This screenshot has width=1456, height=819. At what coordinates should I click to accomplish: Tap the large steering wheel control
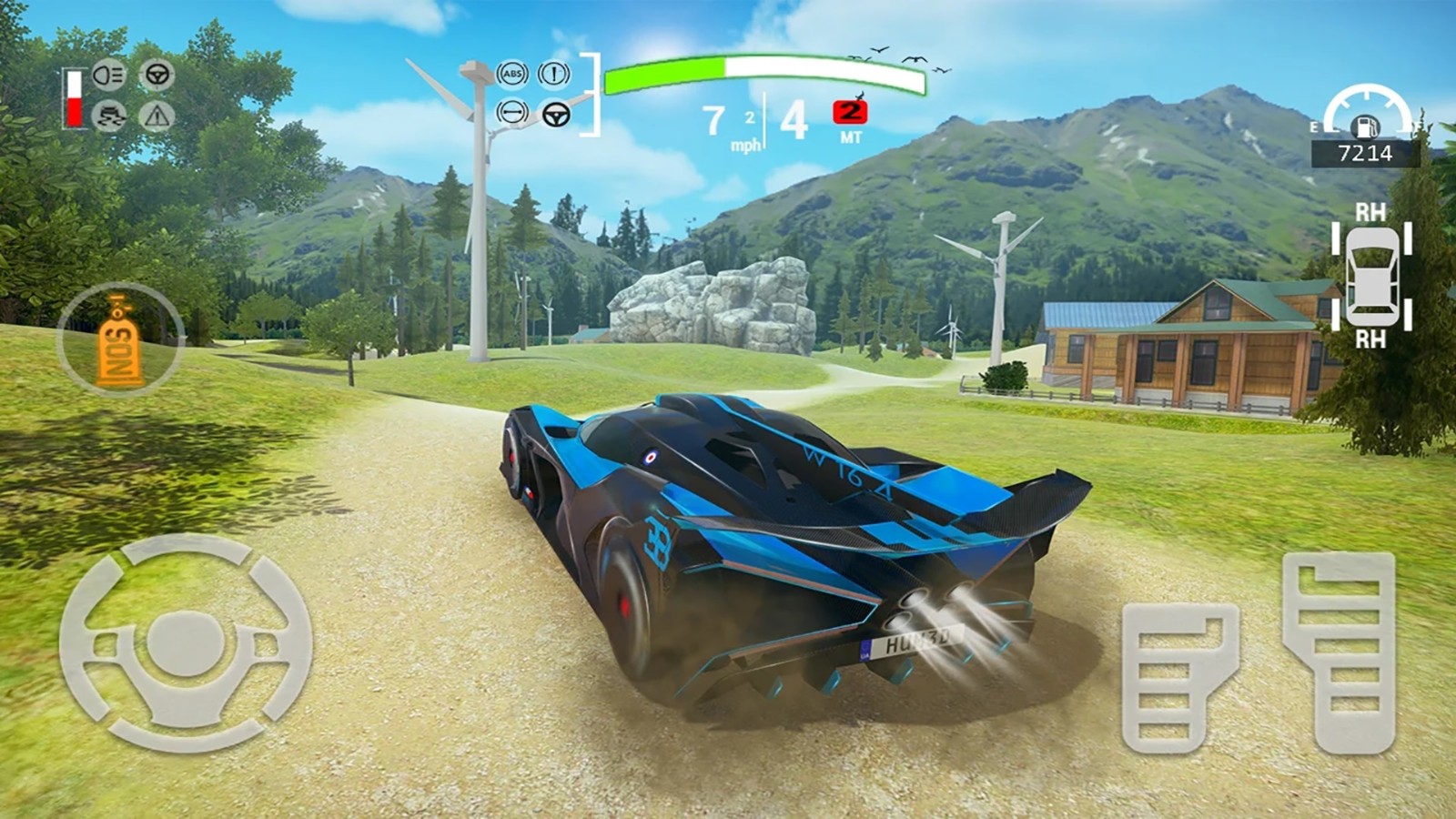(186, 642)
